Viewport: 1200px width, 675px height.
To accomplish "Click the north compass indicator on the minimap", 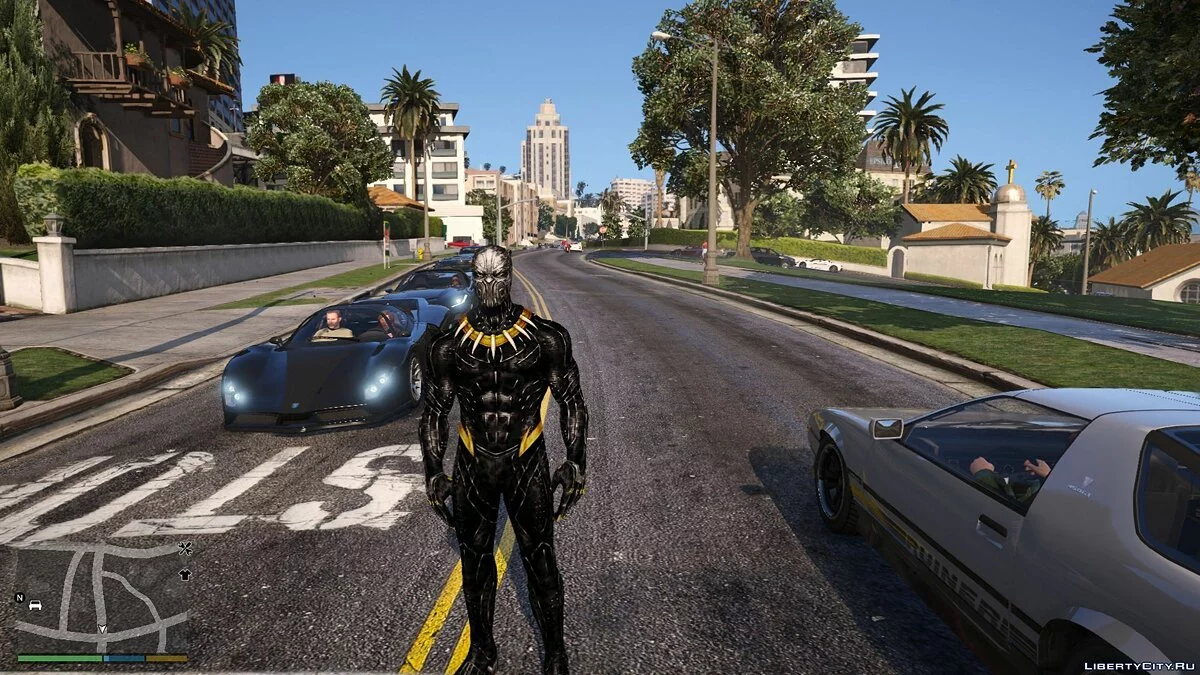I will tap(19, 598).
